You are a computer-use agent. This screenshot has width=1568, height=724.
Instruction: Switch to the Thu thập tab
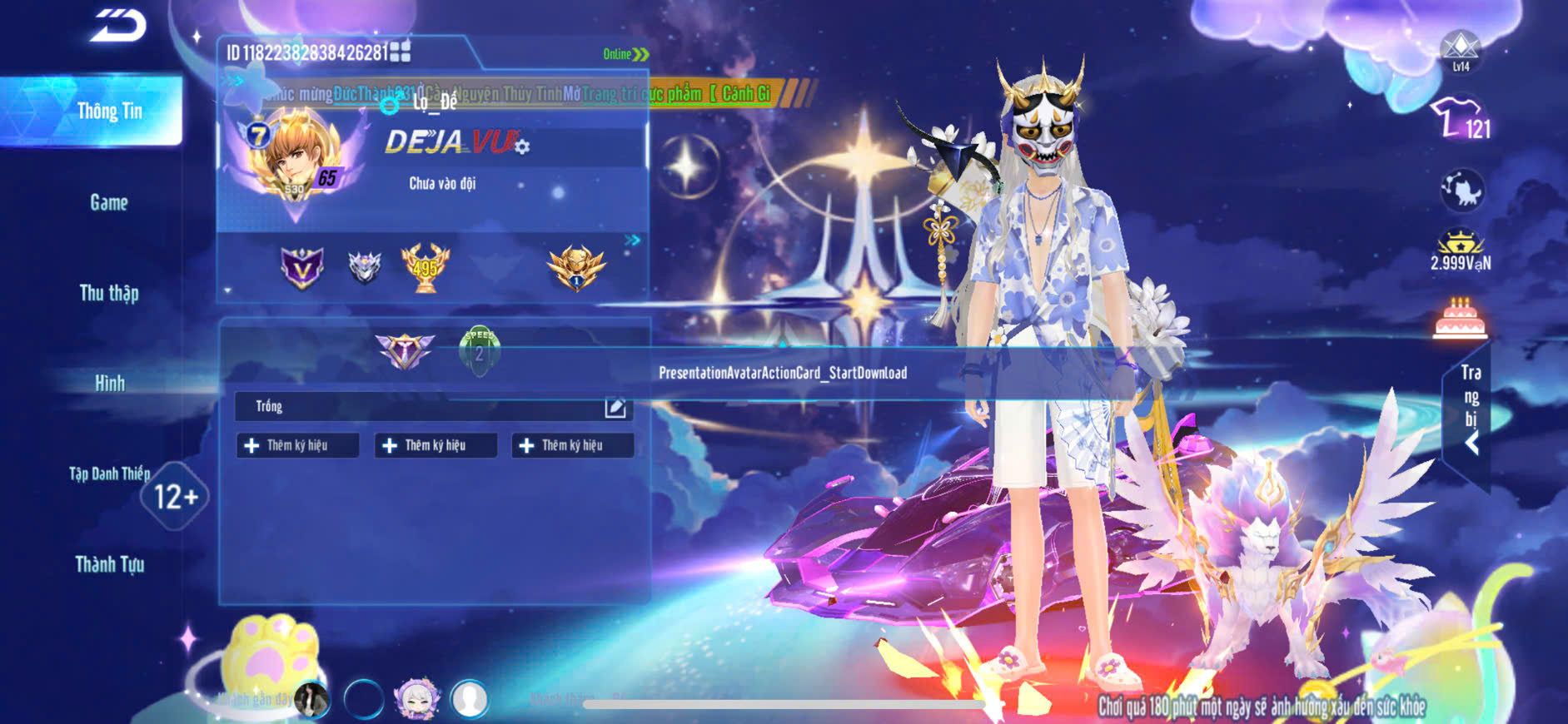click(109, 293)
